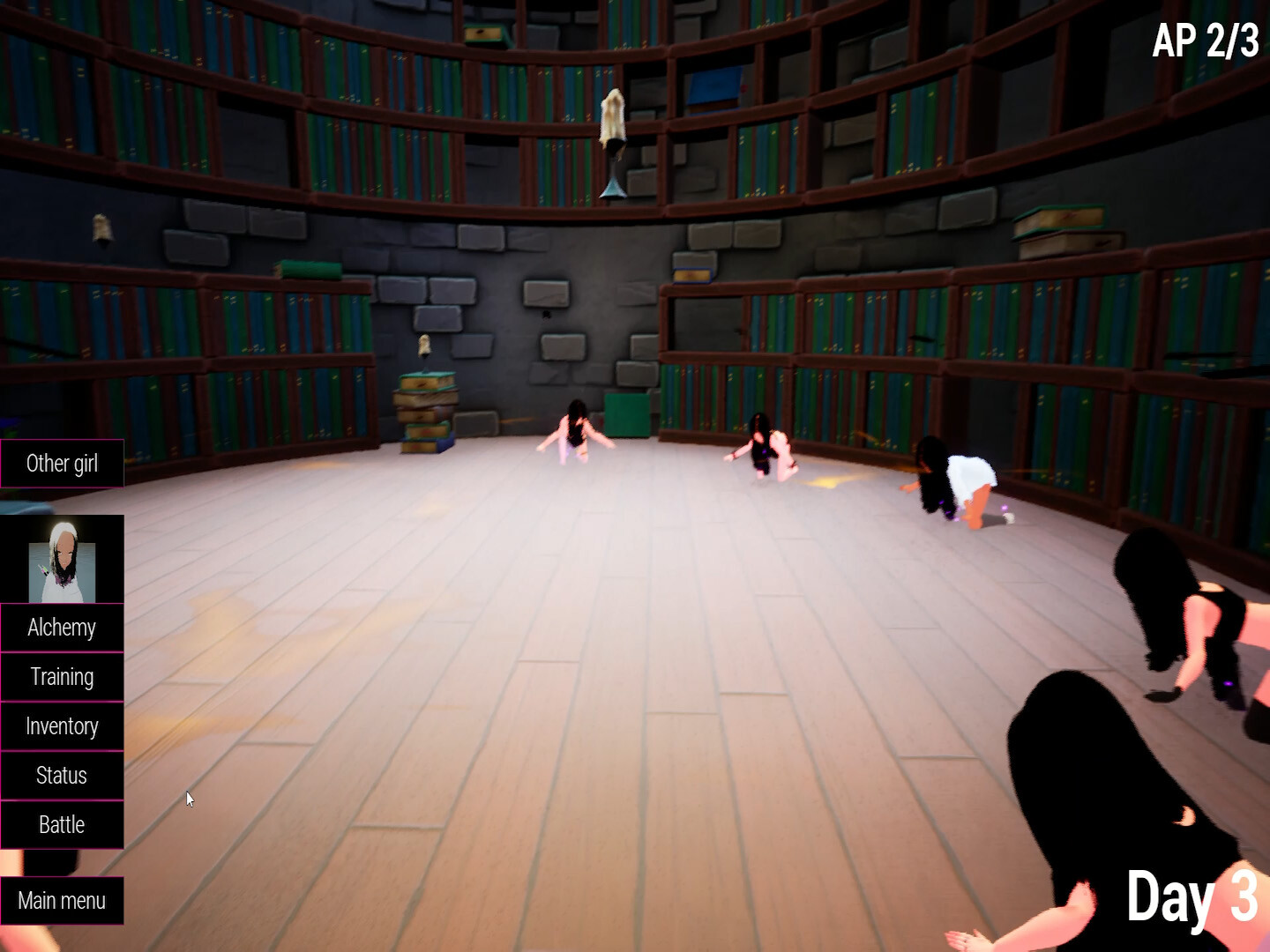The width and height of the screenshot is (1270, 952).
Task: Click the AP 2/3 counter
Action: pos(1208,40)
